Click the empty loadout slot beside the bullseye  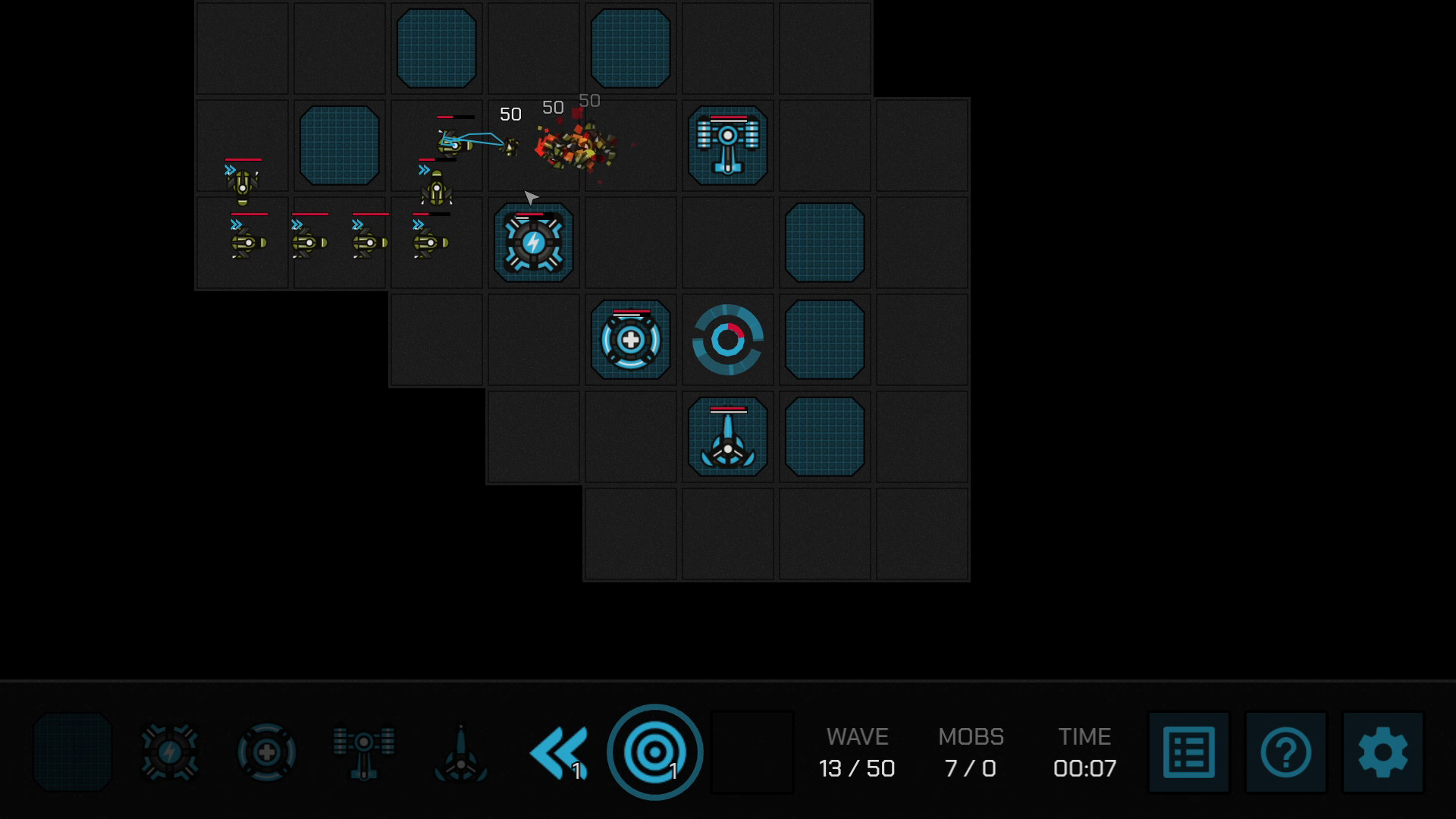coord(752,752)
